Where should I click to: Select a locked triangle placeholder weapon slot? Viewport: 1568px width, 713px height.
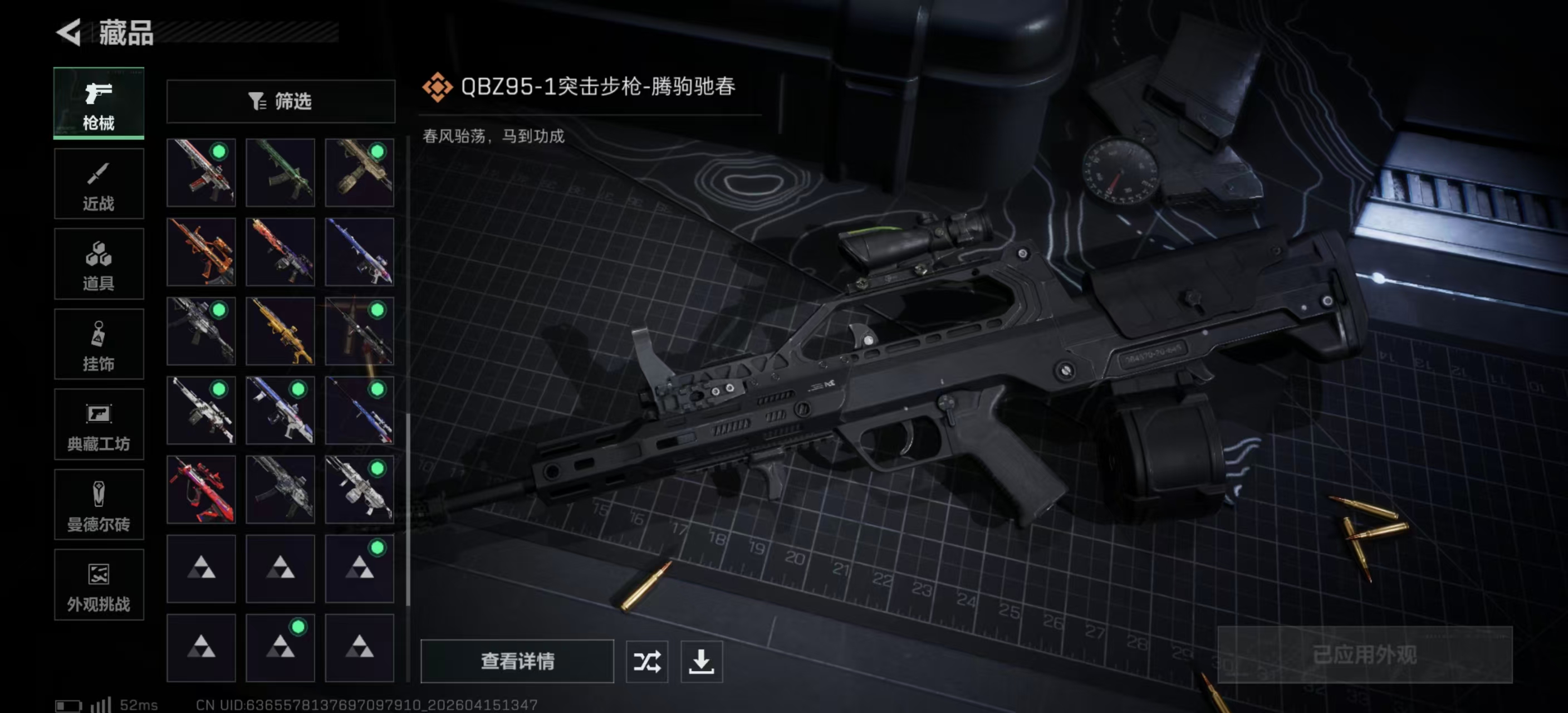(x=201, y=570)
